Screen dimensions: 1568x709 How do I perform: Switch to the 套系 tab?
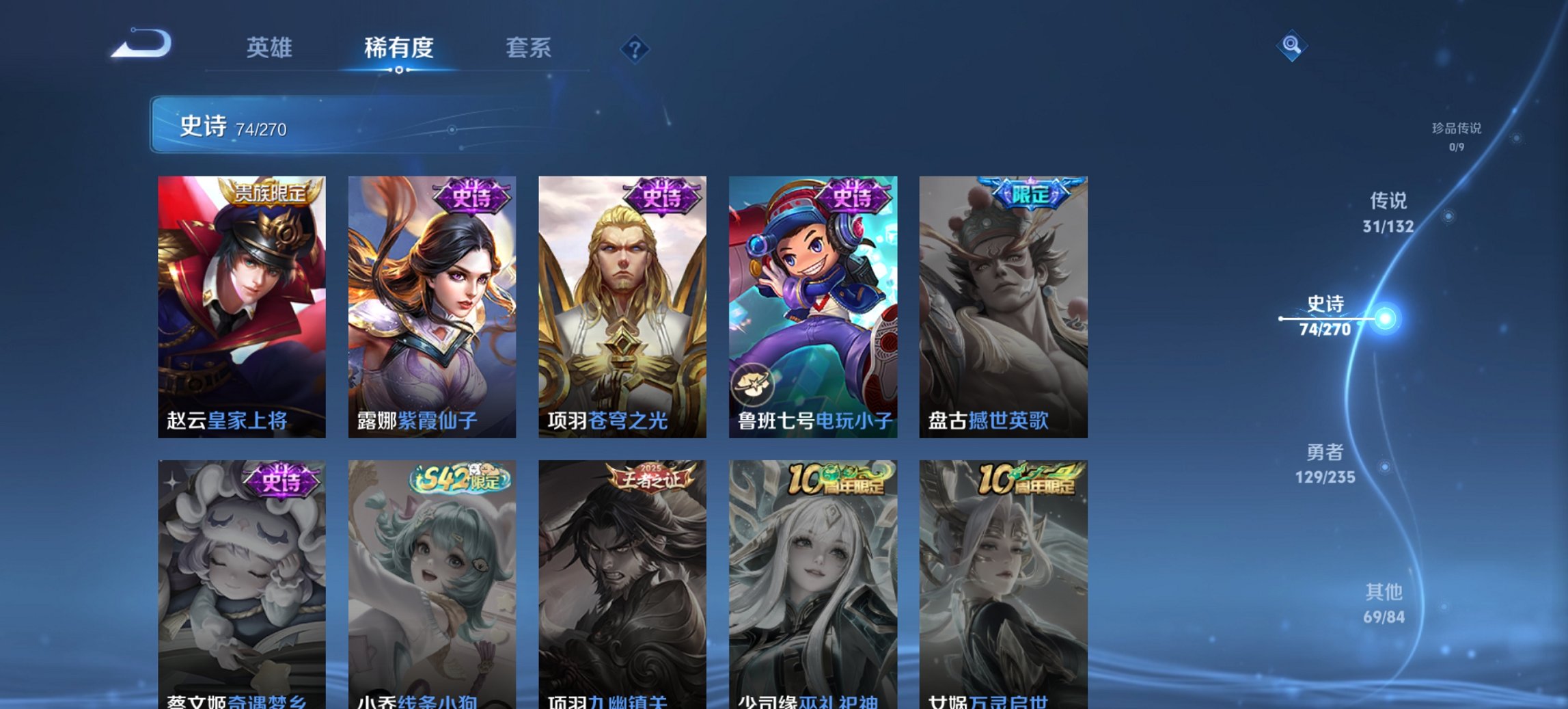click(528, 48)
